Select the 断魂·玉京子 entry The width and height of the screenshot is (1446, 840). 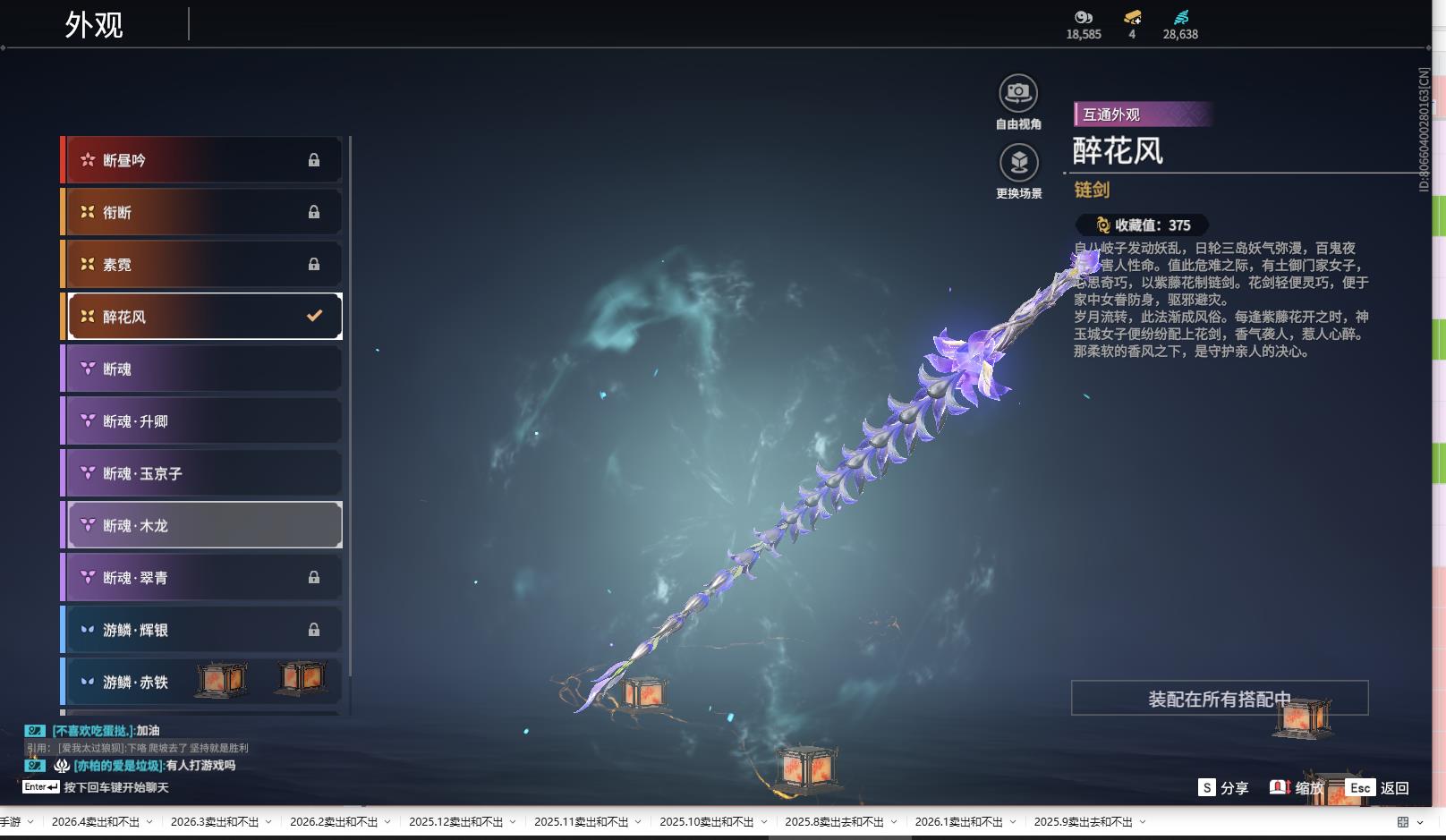pos(204,473)
